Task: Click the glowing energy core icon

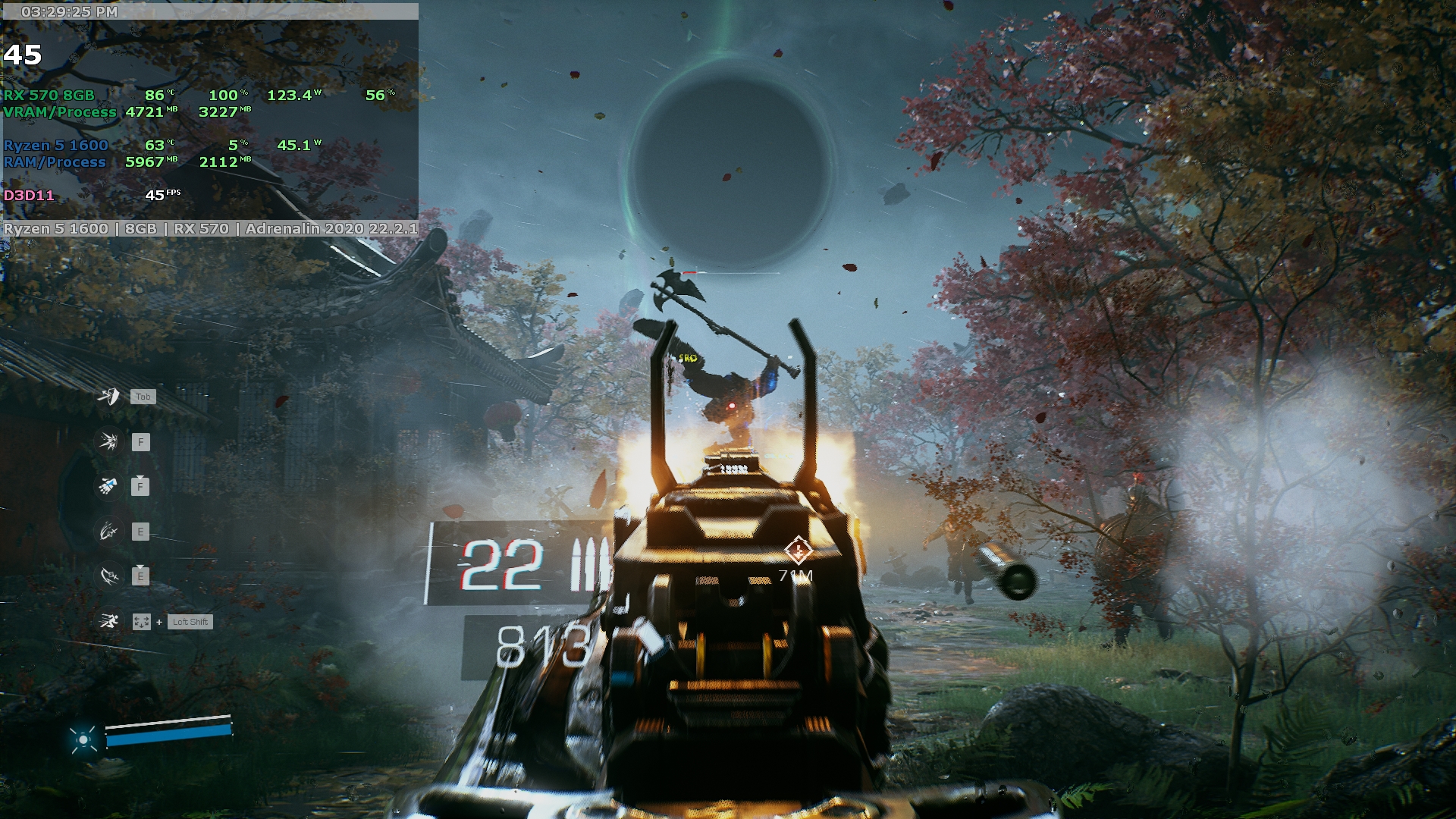Action: pos(83,739)
